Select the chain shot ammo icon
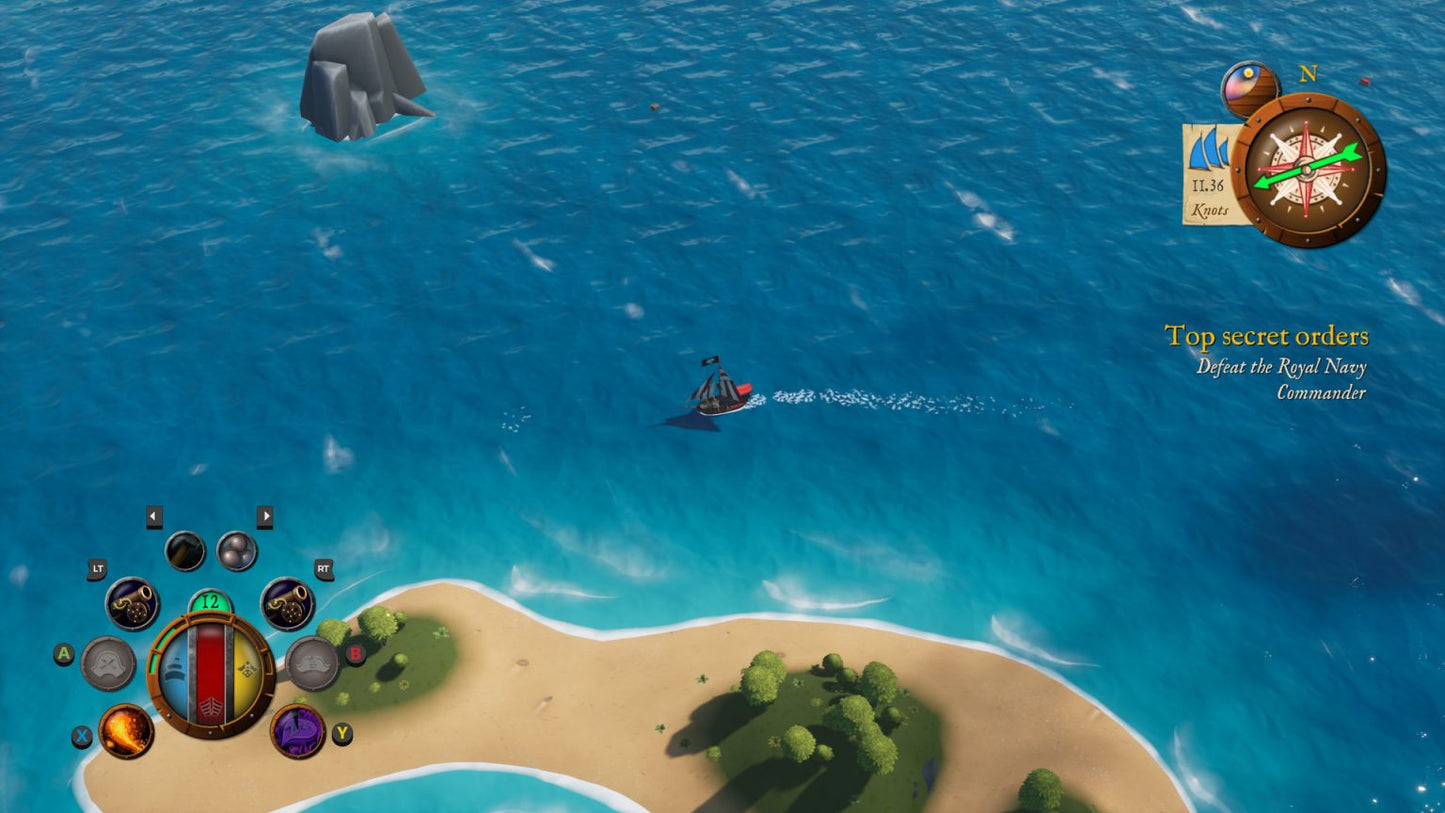Image resolution: width=1445 pixels, height=813 pixels. (185, 547)
